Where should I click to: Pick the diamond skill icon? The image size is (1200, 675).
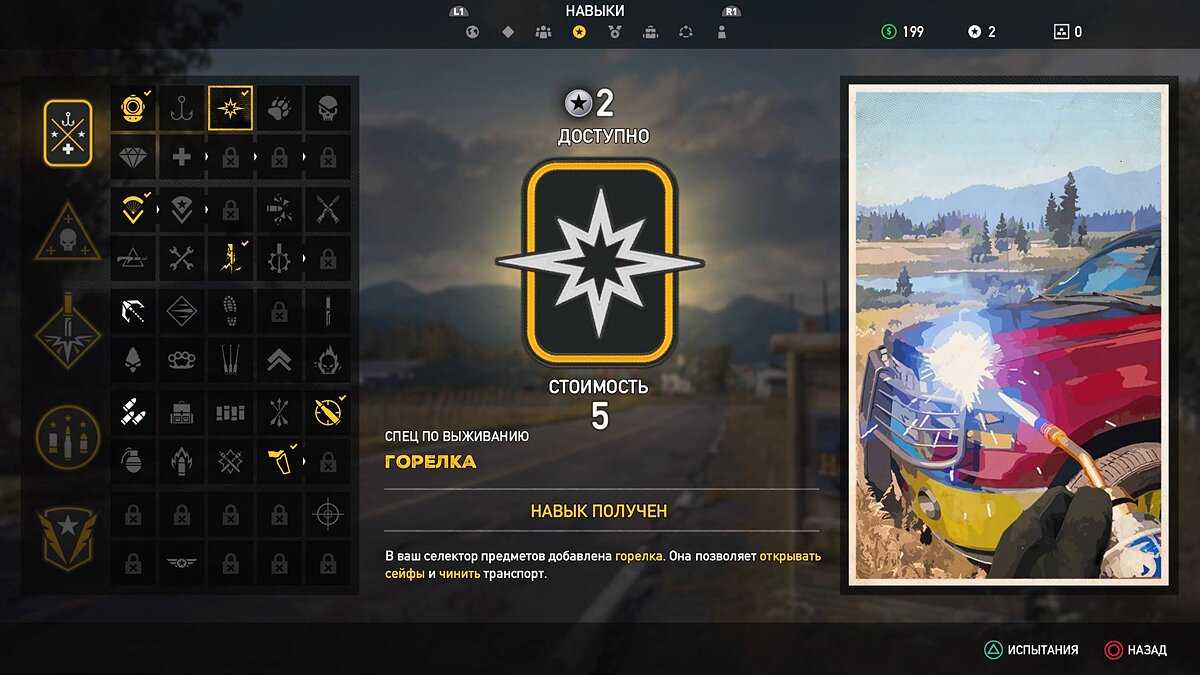click(132, 157)
